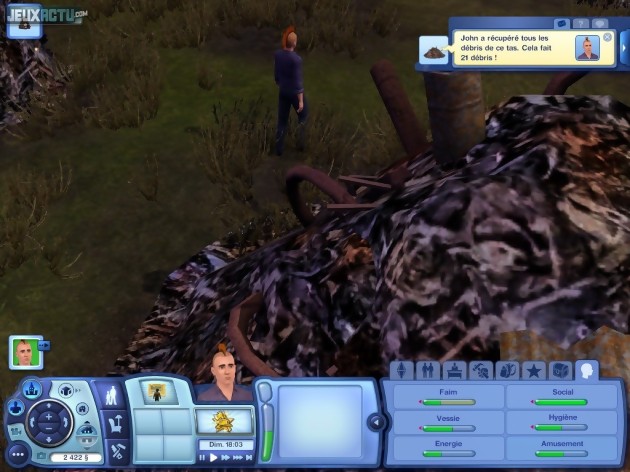Open the Relationships tab

pyautogui.click(x=428, y=371)
